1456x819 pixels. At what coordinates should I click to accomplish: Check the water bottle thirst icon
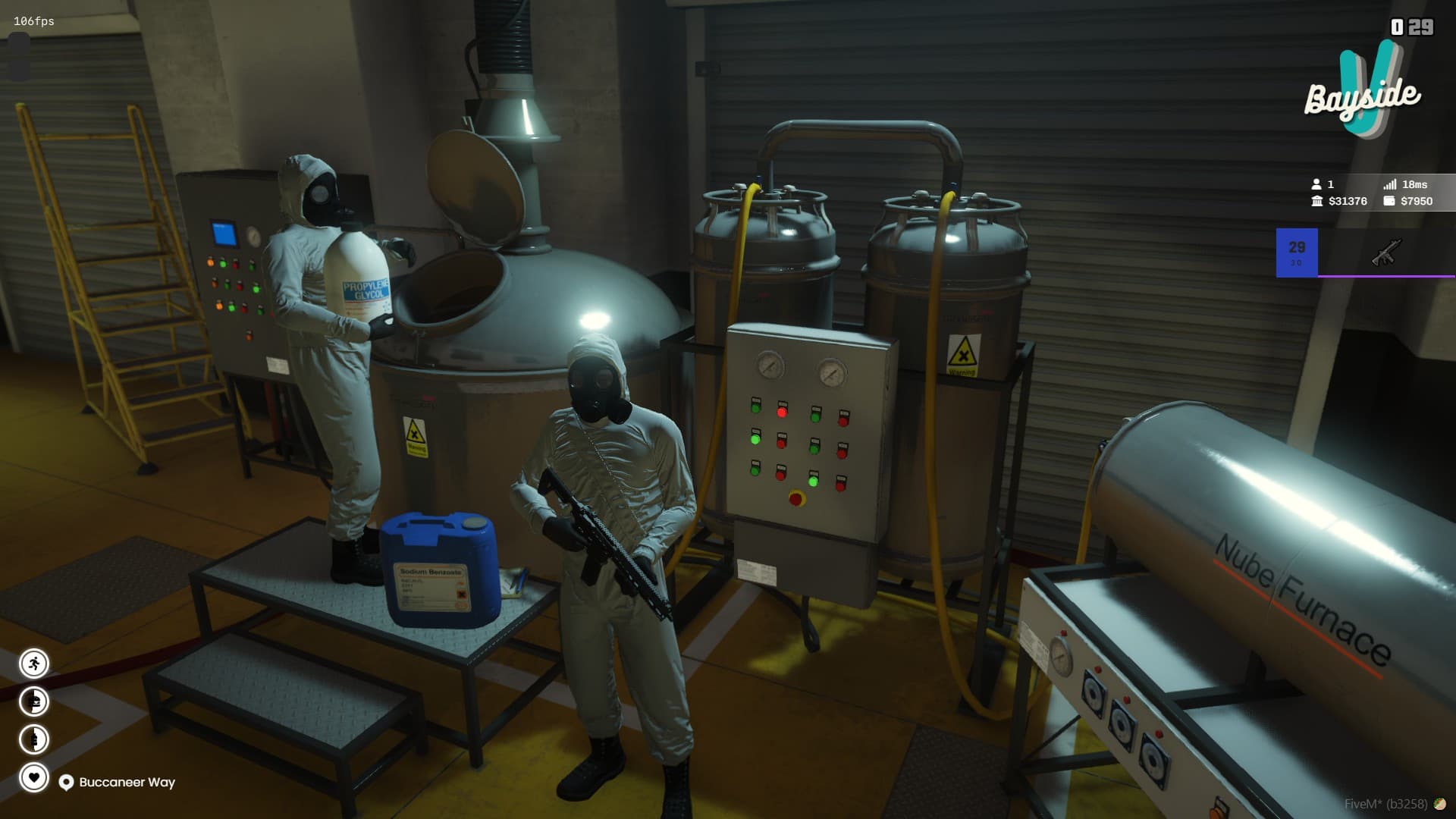point(33,739)
